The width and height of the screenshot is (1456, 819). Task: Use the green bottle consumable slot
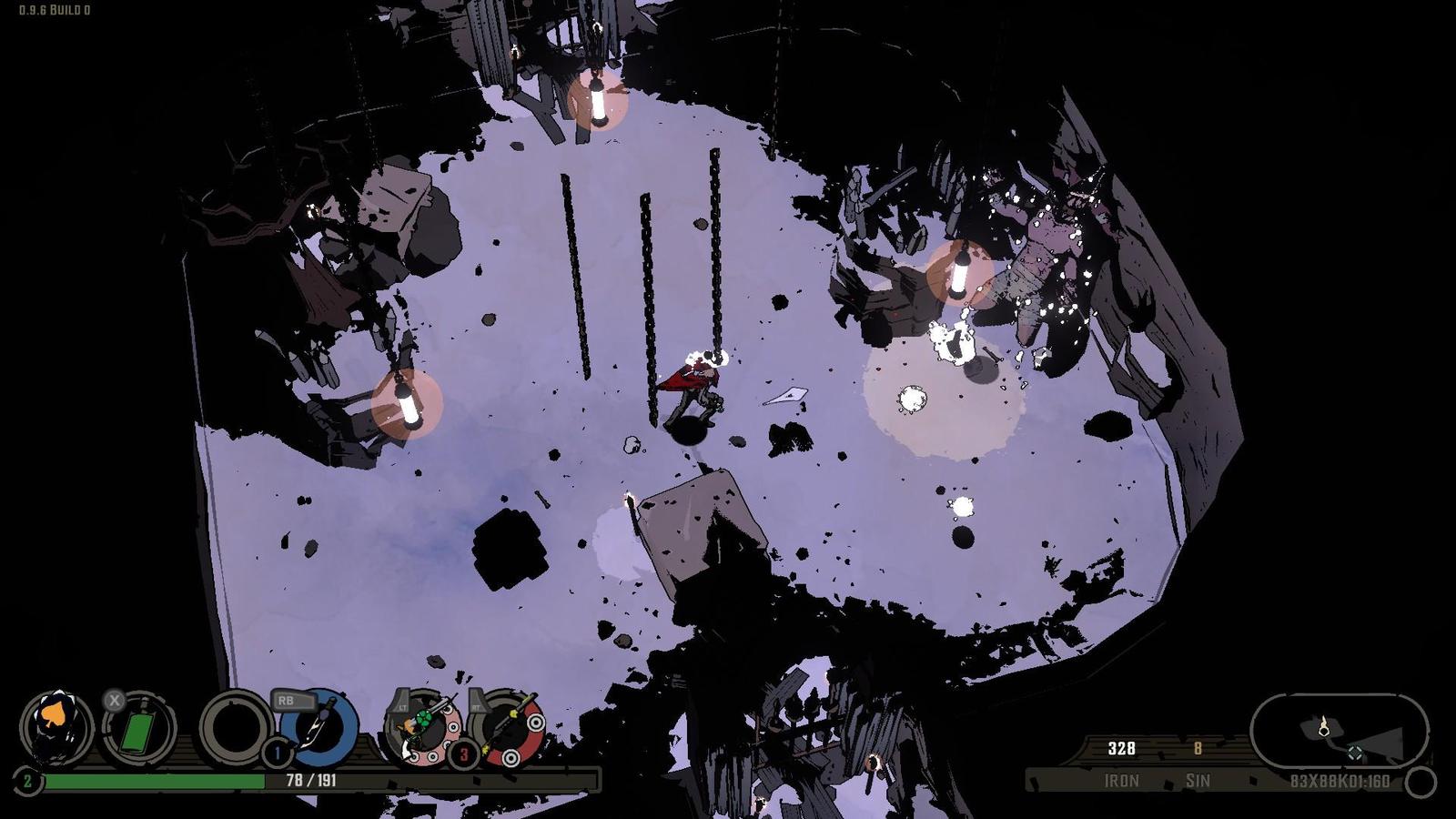[138, 729]
